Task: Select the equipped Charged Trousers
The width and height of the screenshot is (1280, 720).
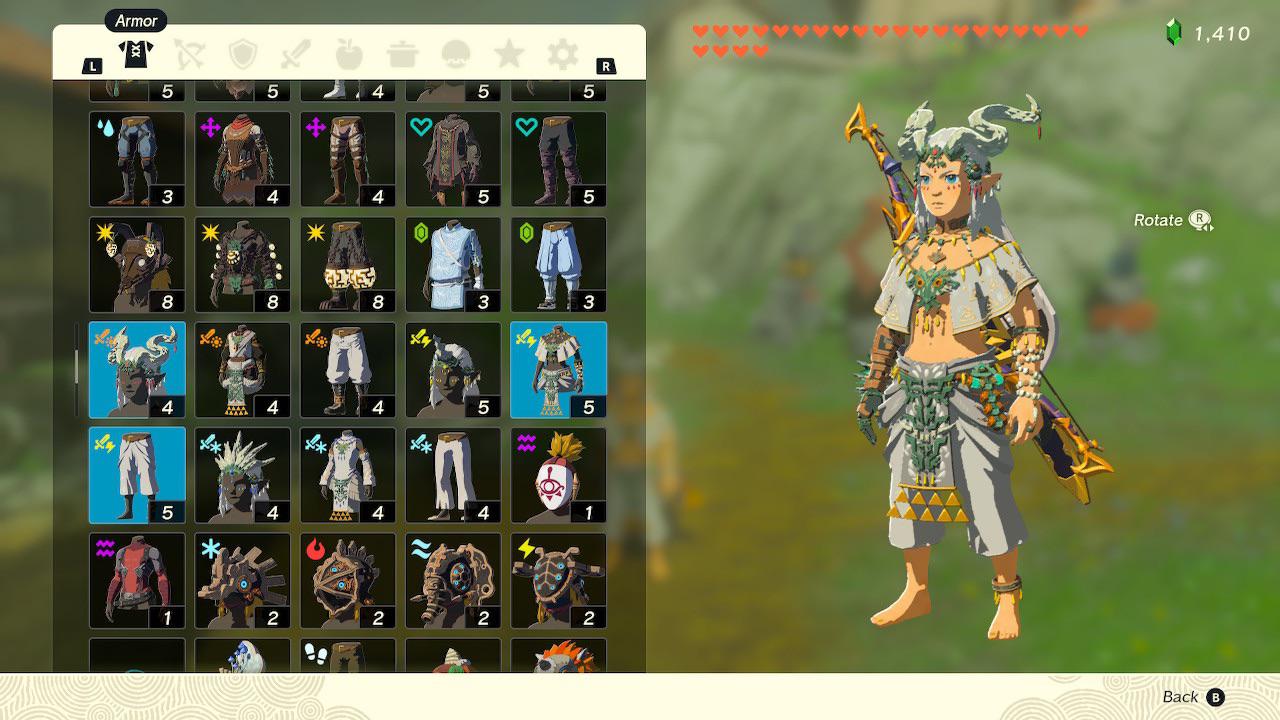Action: pyautogui.click(x=137, y=475)
